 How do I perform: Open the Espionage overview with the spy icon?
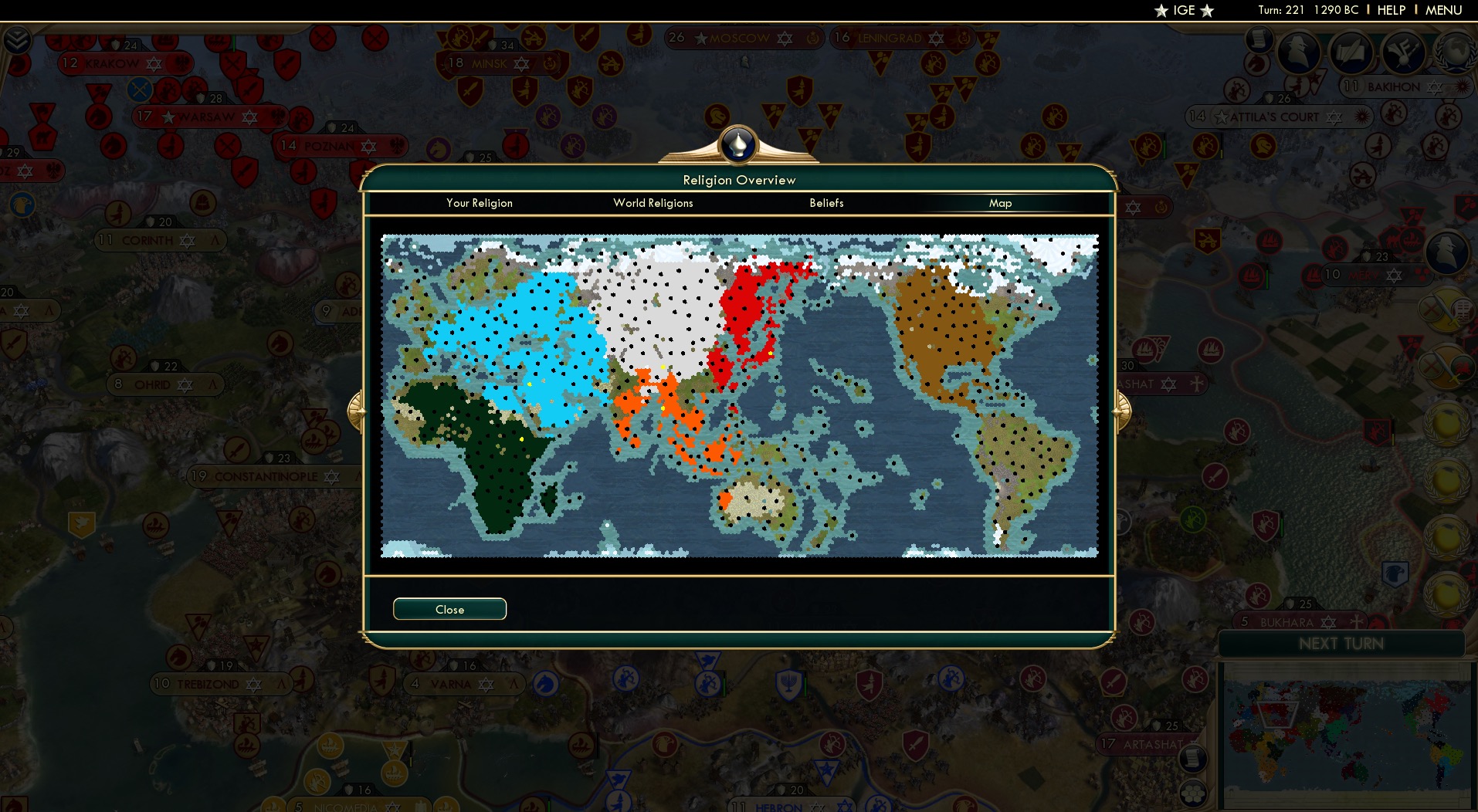tap(1299, 52)
